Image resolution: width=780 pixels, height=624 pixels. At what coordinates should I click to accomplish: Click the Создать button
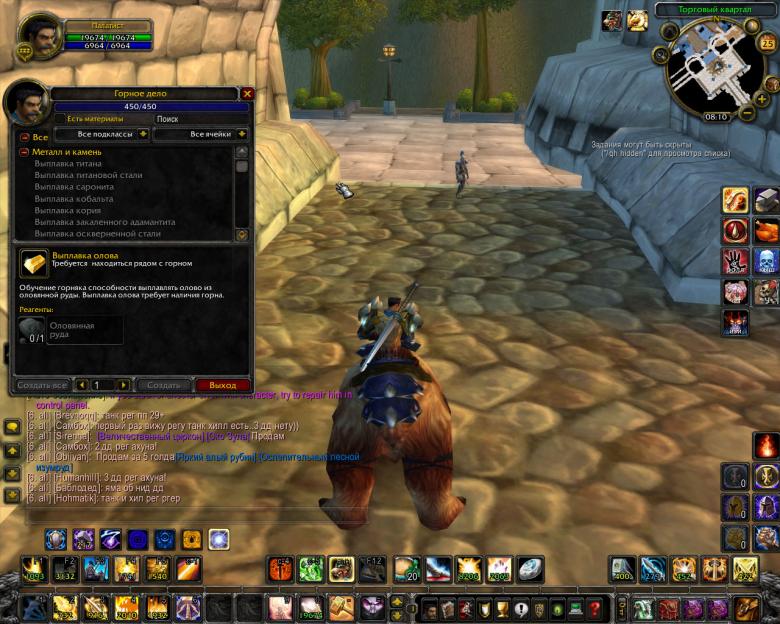[163, 385]
